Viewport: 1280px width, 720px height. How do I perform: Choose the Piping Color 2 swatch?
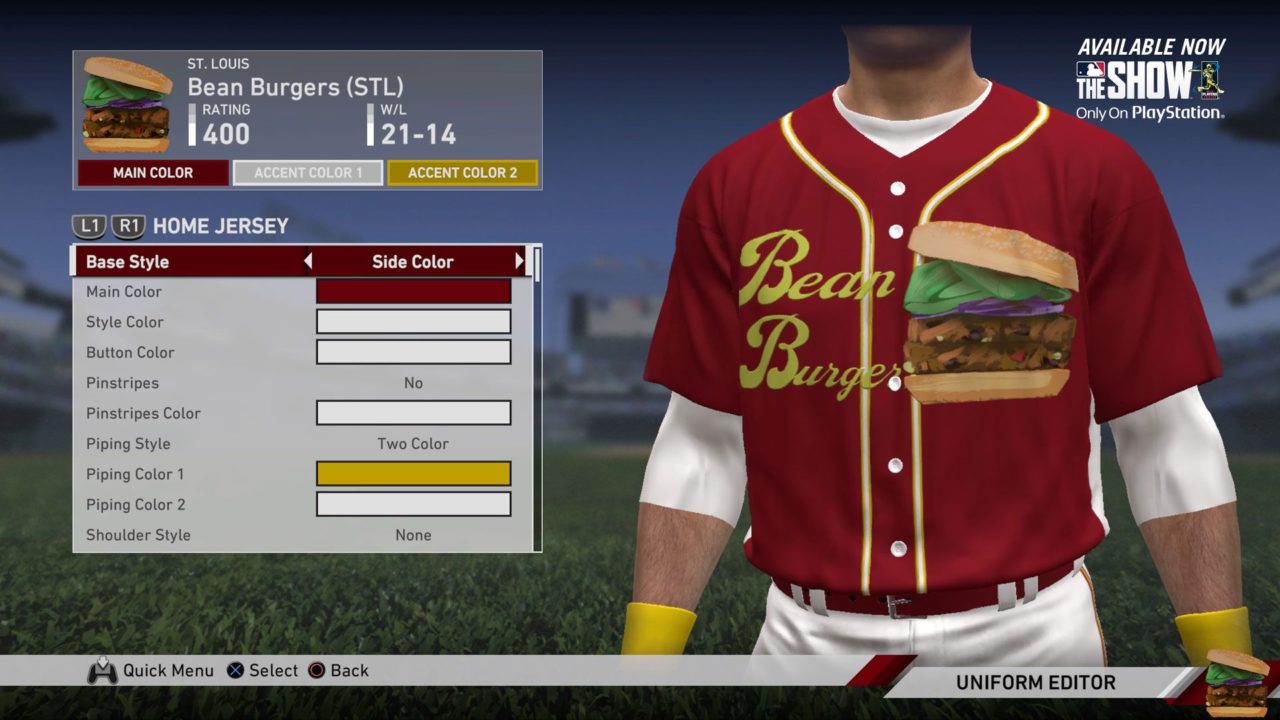[x=413, y=504]
